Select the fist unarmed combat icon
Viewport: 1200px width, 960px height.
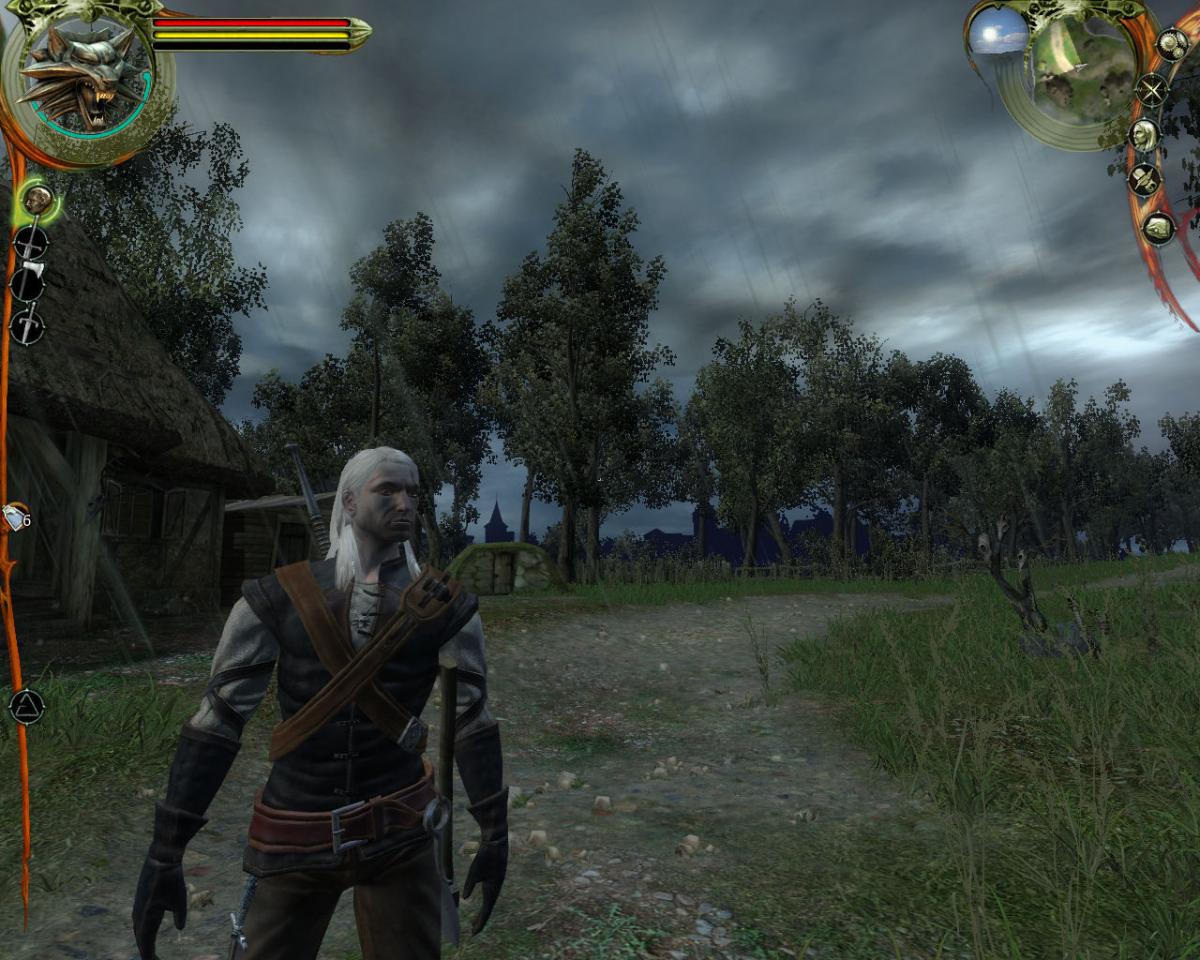[38, 200]
